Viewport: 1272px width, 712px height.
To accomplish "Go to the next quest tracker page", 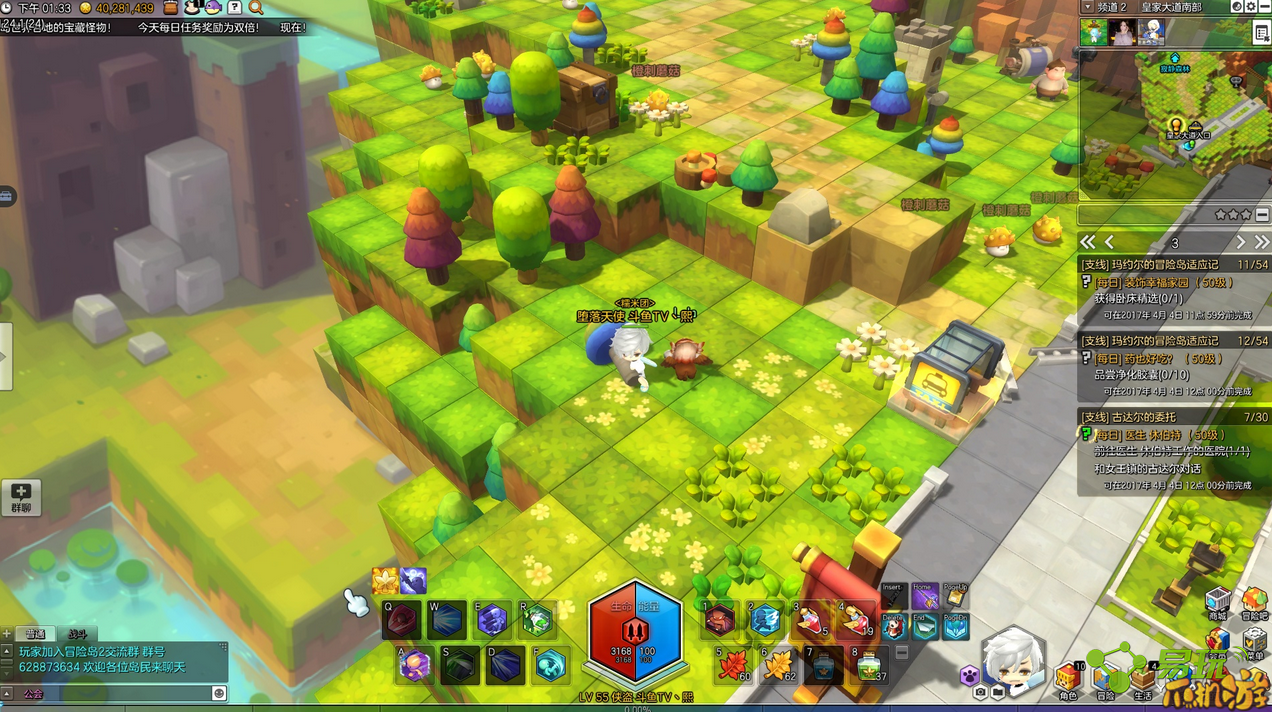I will coord(1241,242).
